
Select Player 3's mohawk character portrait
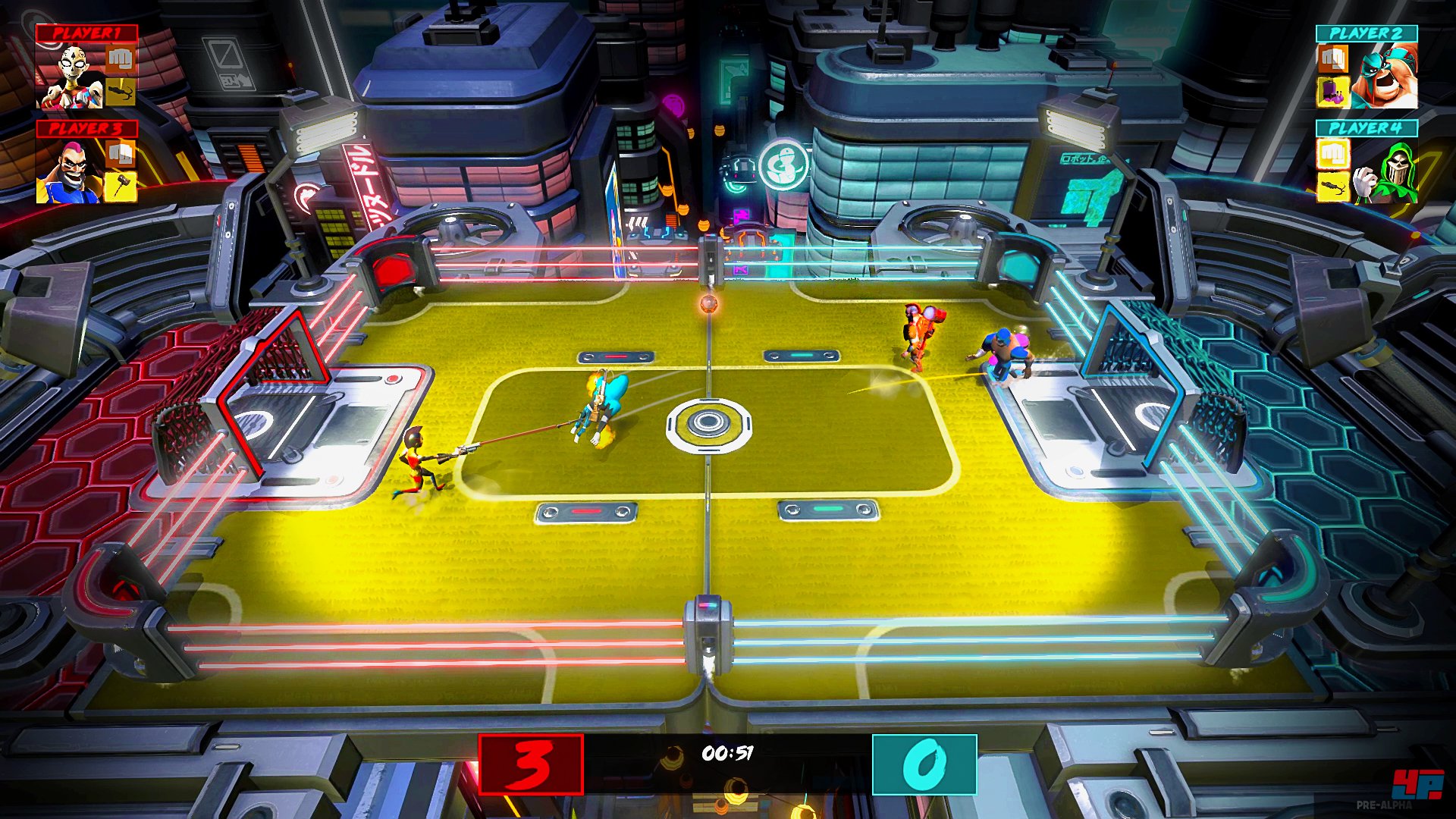(x=70, y=171)
